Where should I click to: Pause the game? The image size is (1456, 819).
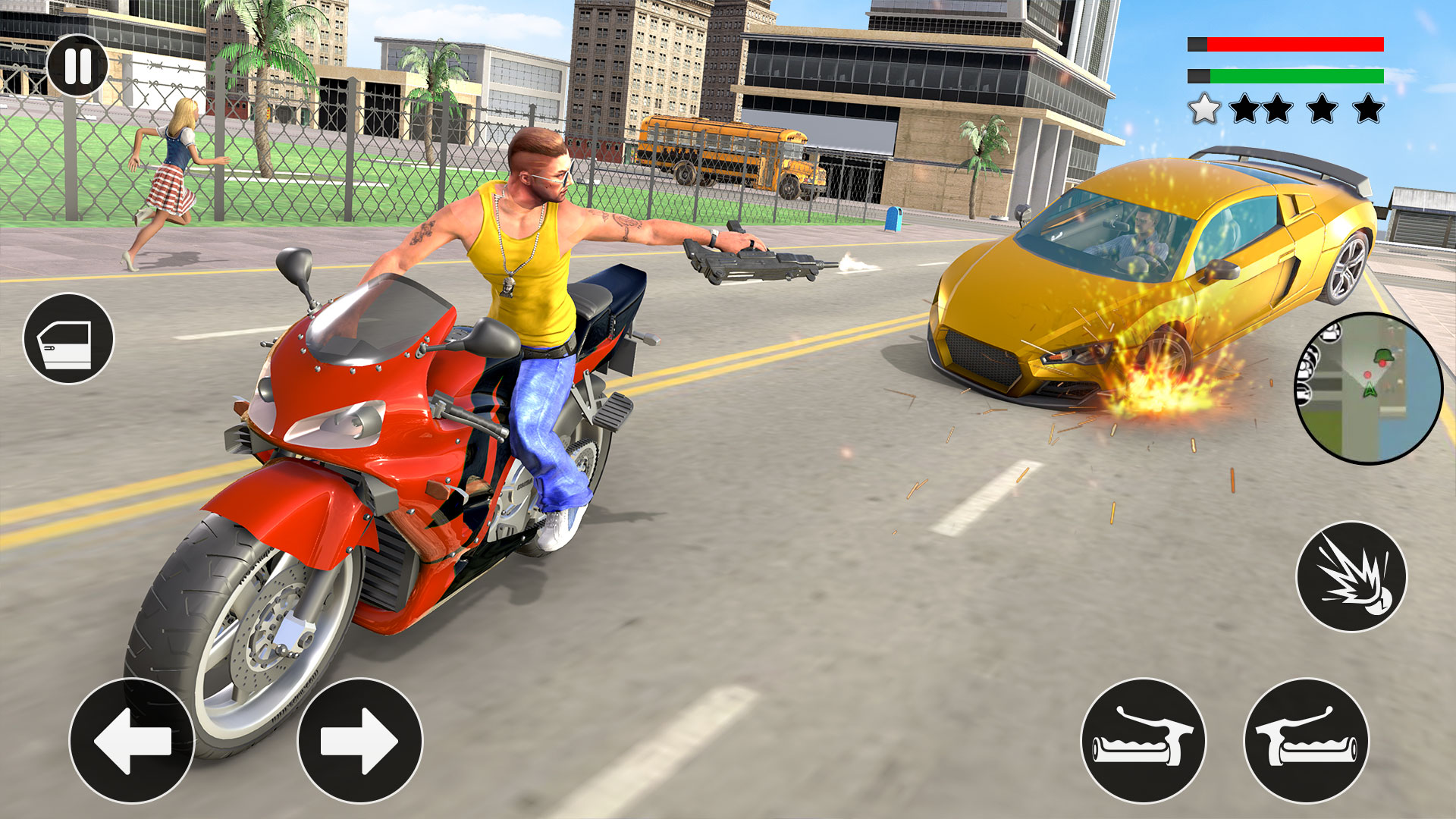(78, 65)
